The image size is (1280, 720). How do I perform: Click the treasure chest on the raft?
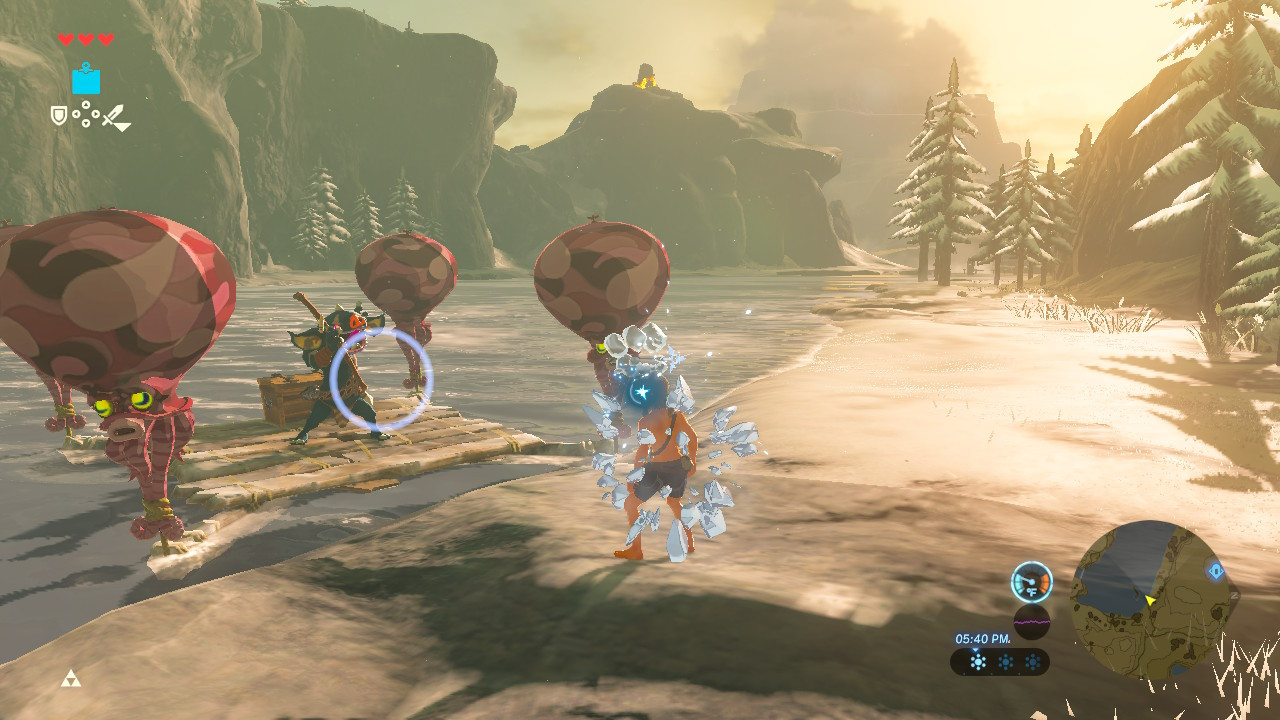click(x=291, y=400)
